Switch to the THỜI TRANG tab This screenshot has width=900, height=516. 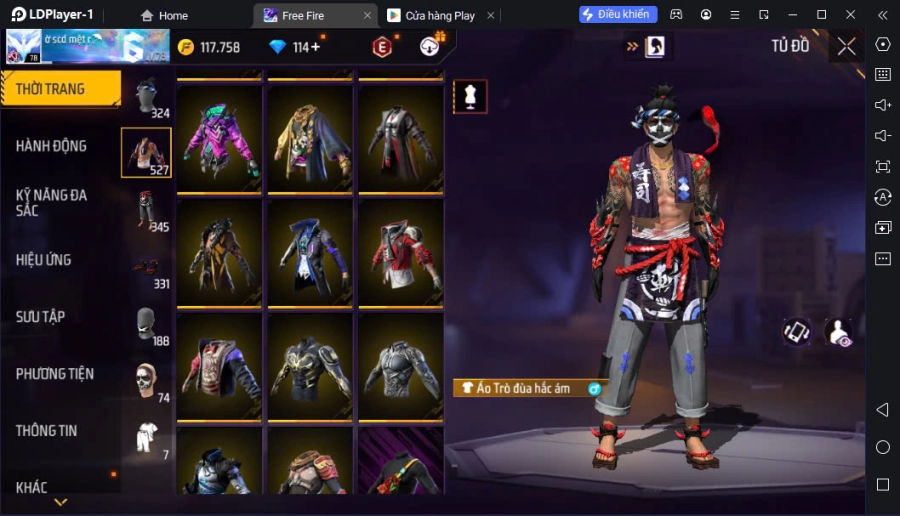pyautogui.click(x=60, y=89)
